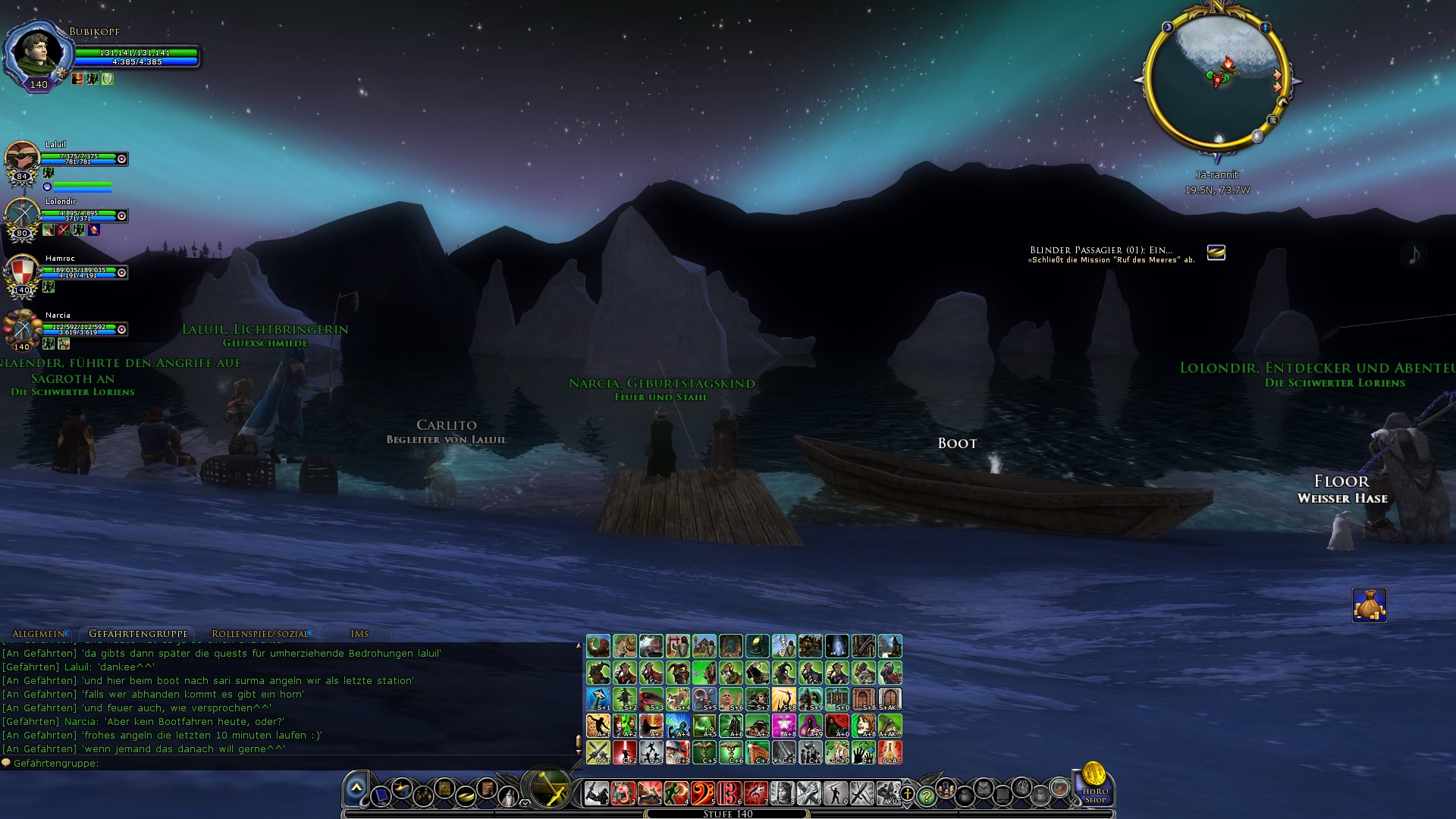Open the map icon on the minimap ring
The width and height of the screenshot is (1456, 819).
coord(1273,121)
